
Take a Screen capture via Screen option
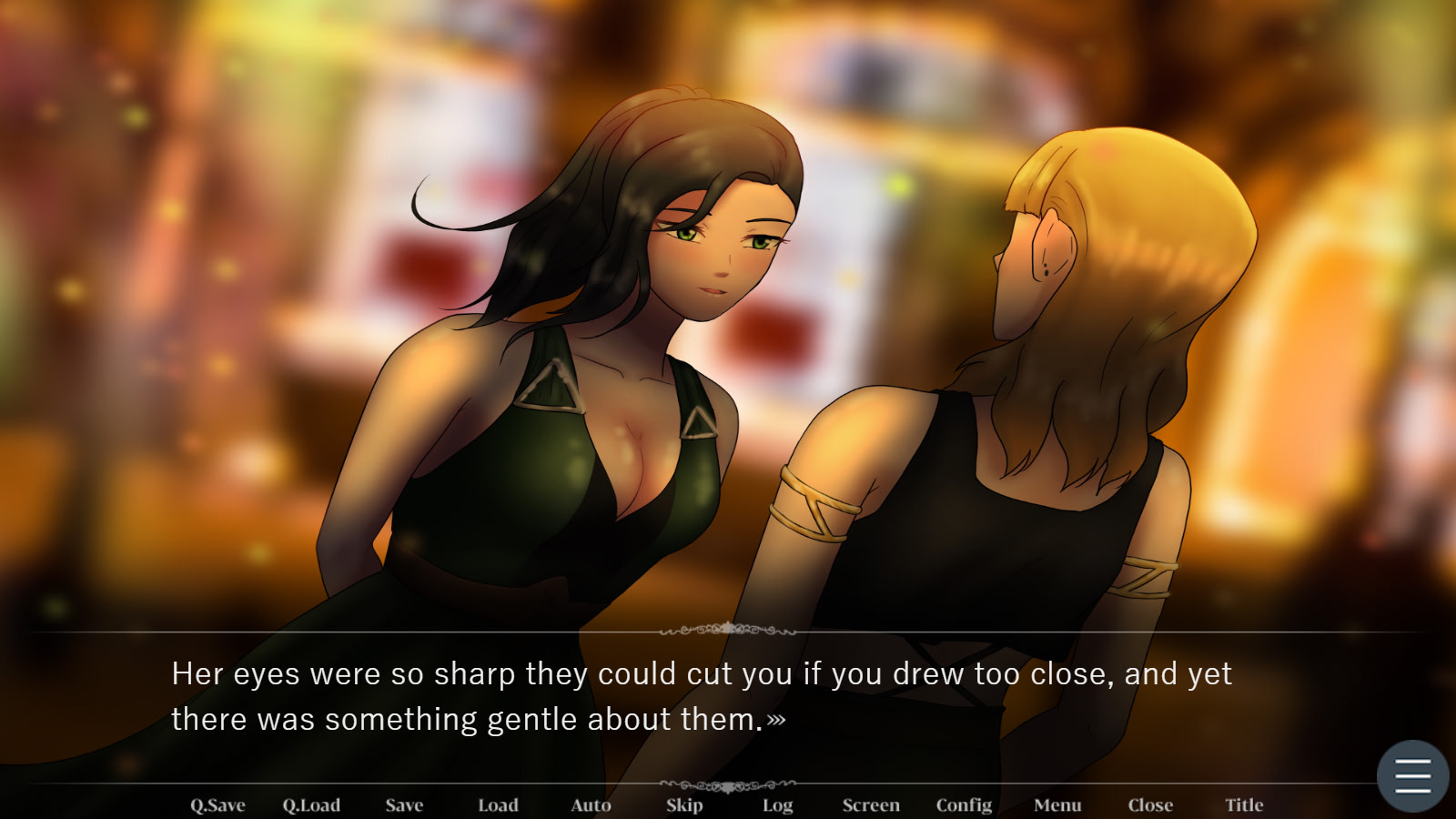[x=871, y=804]
